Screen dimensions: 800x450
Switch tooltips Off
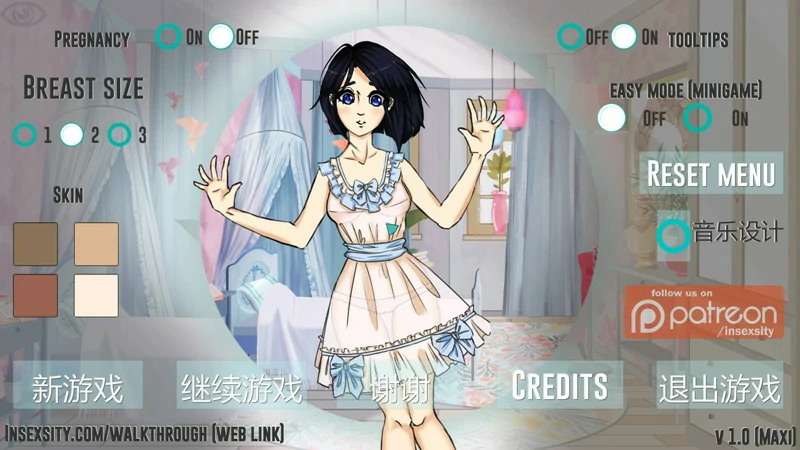click(571, 37)
